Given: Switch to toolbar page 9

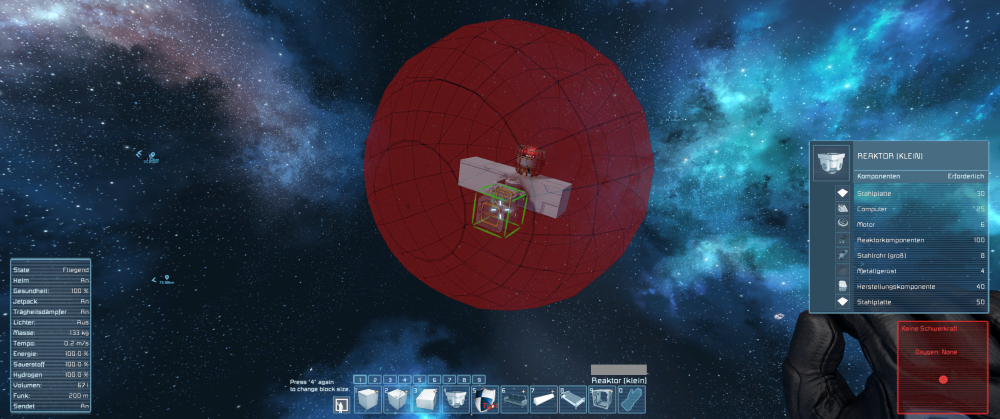Looking at the screenshot, I should pyautogui.click(x=480, y=380).
